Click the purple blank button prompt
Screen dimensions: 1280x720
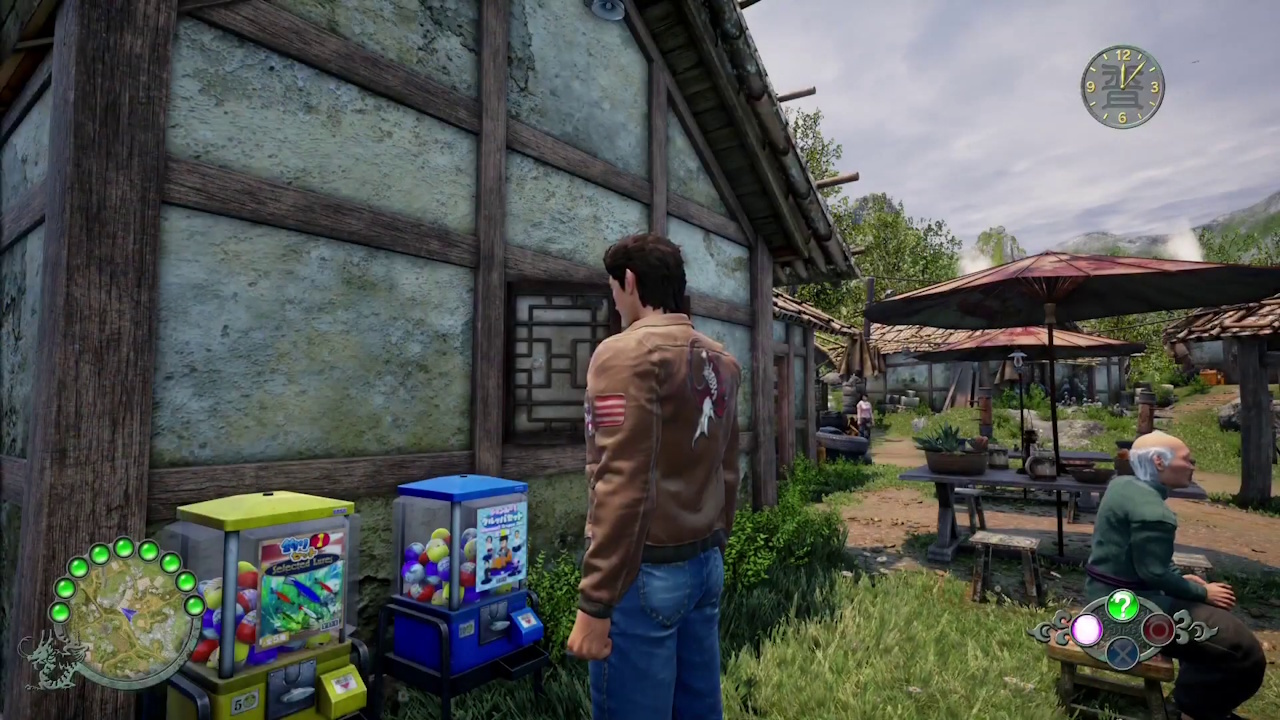point(1086,629)
